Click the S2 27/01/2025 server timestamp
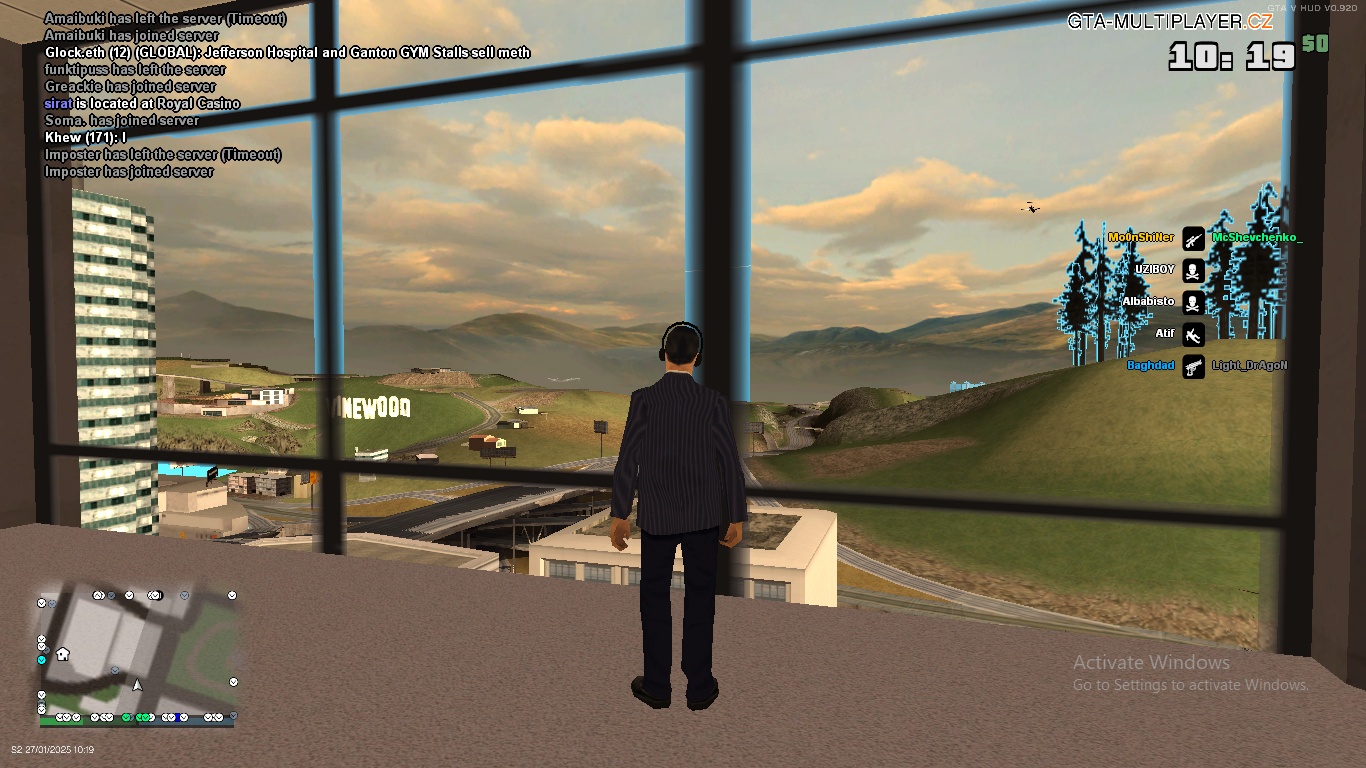 [55, 748]
